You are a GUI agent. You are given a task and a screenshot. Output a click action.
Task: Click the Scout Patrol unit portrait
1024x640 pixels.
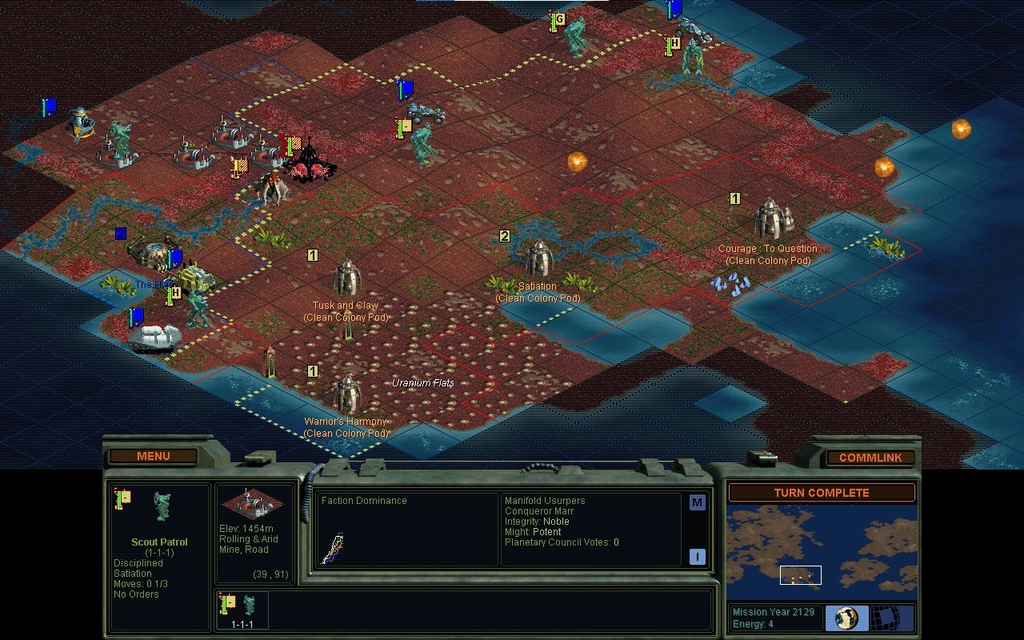point(161,506)
